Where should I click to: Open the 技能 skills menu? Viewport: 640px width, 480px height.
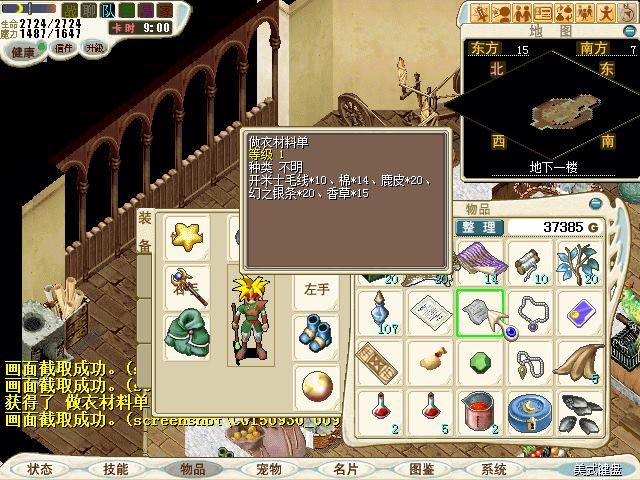click(x=115, y=468)
